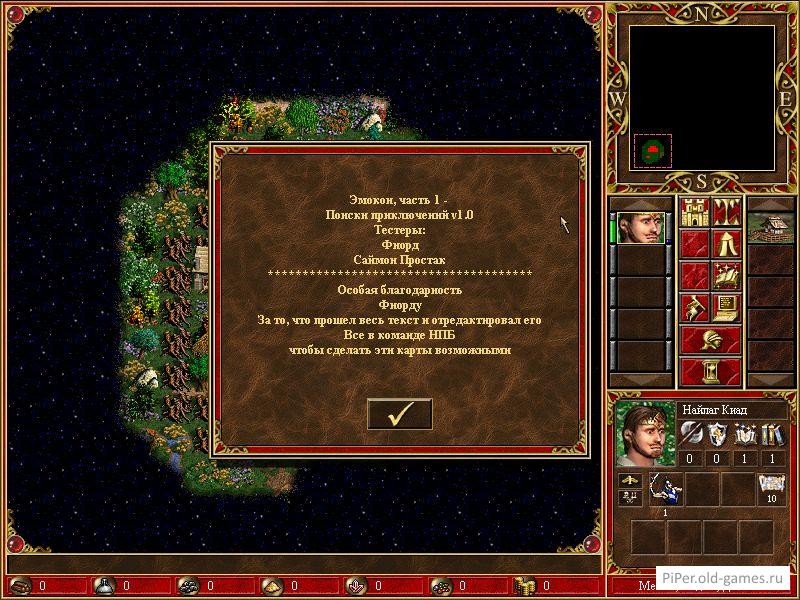Viewport: 800px width, 600px height.
Task: Select the town thumbnail in the town list
Action: [770, 227]
